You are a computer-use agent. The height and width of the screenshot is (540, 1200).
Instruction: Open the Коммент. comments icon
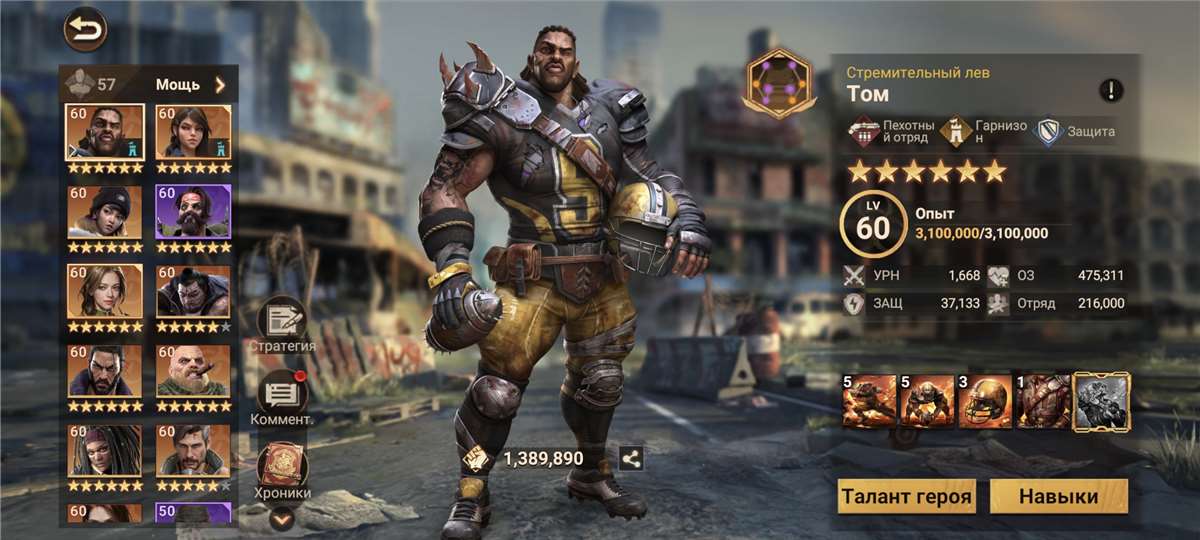tap(282, 394)
